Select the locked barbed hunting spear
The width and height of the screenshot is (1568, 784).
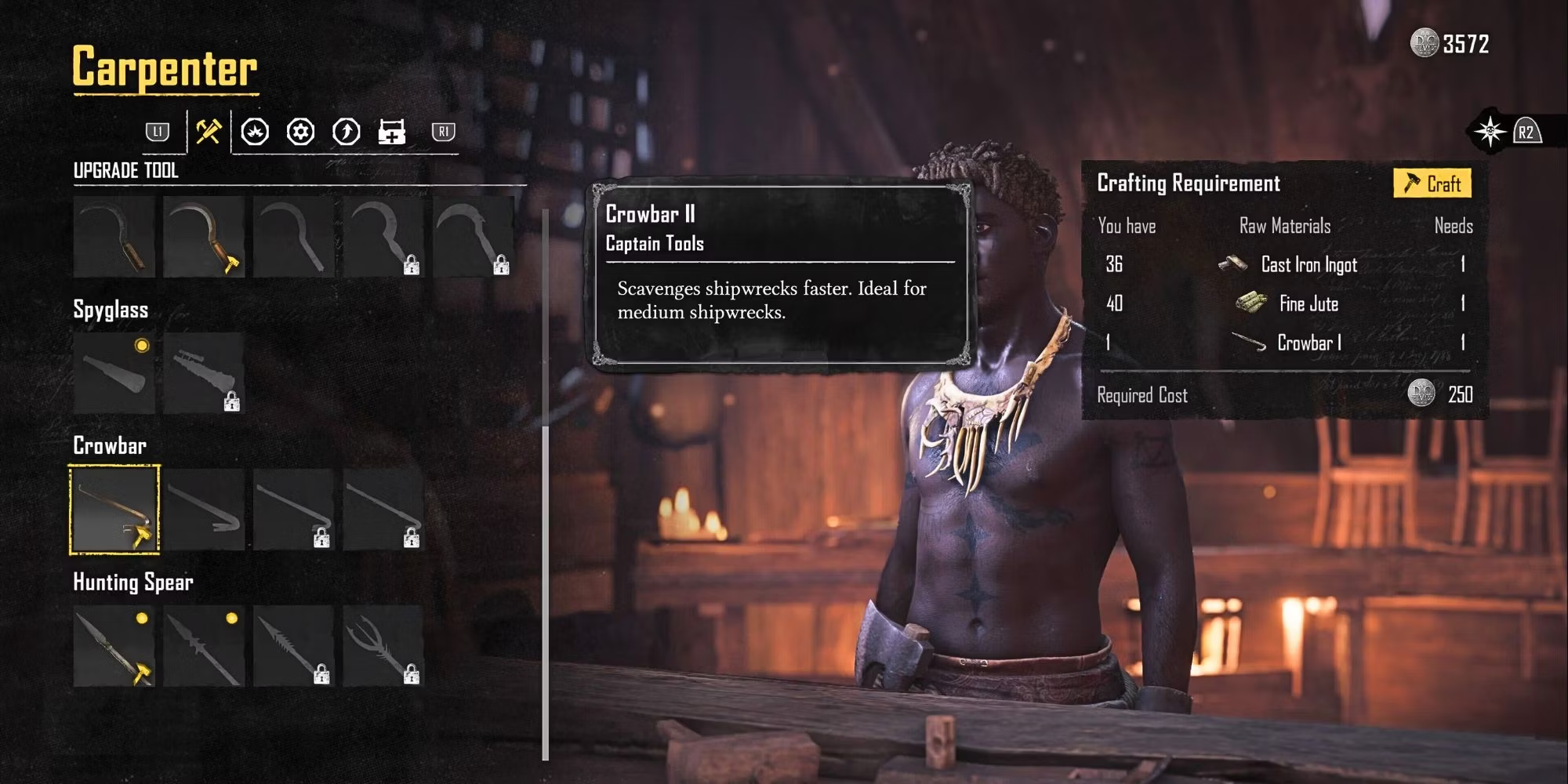294,646
